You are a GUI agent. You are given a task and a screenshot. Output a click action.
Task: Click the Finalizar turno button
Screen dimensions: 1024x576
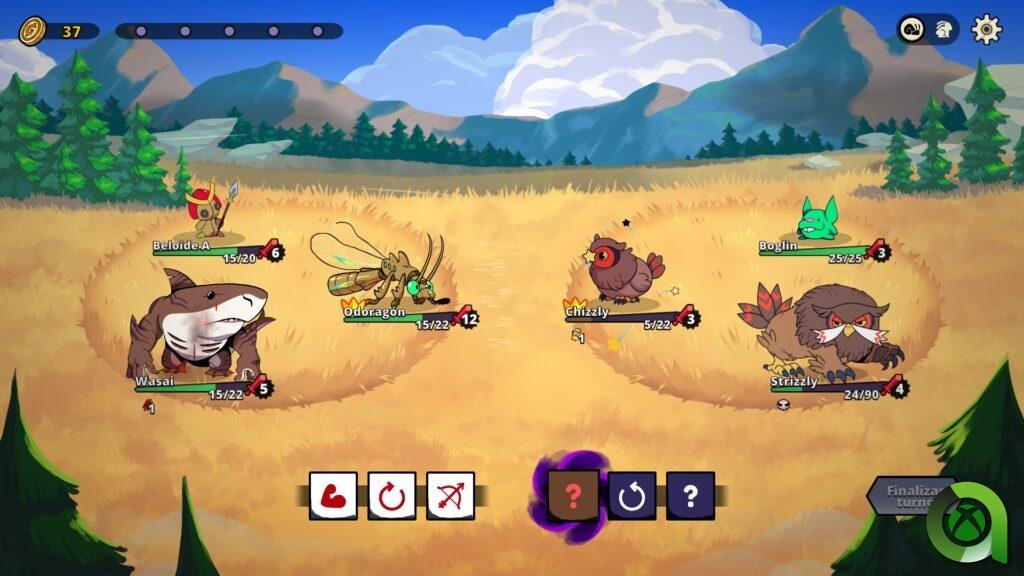[905, 495]
